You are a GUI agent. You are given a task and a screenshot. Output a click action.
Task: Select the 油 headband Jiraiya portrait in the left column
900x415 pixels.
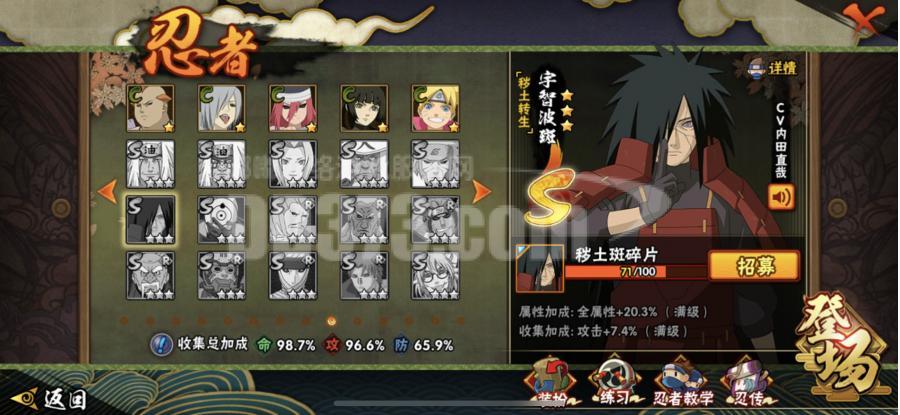150,163
